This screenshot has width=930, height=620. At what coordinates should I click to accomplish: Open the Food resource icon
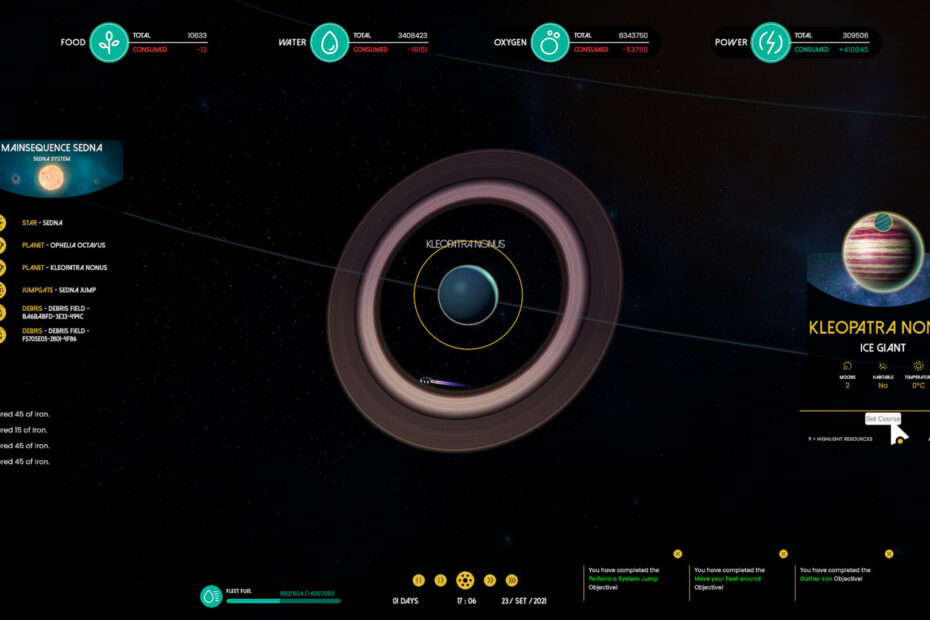109,43
